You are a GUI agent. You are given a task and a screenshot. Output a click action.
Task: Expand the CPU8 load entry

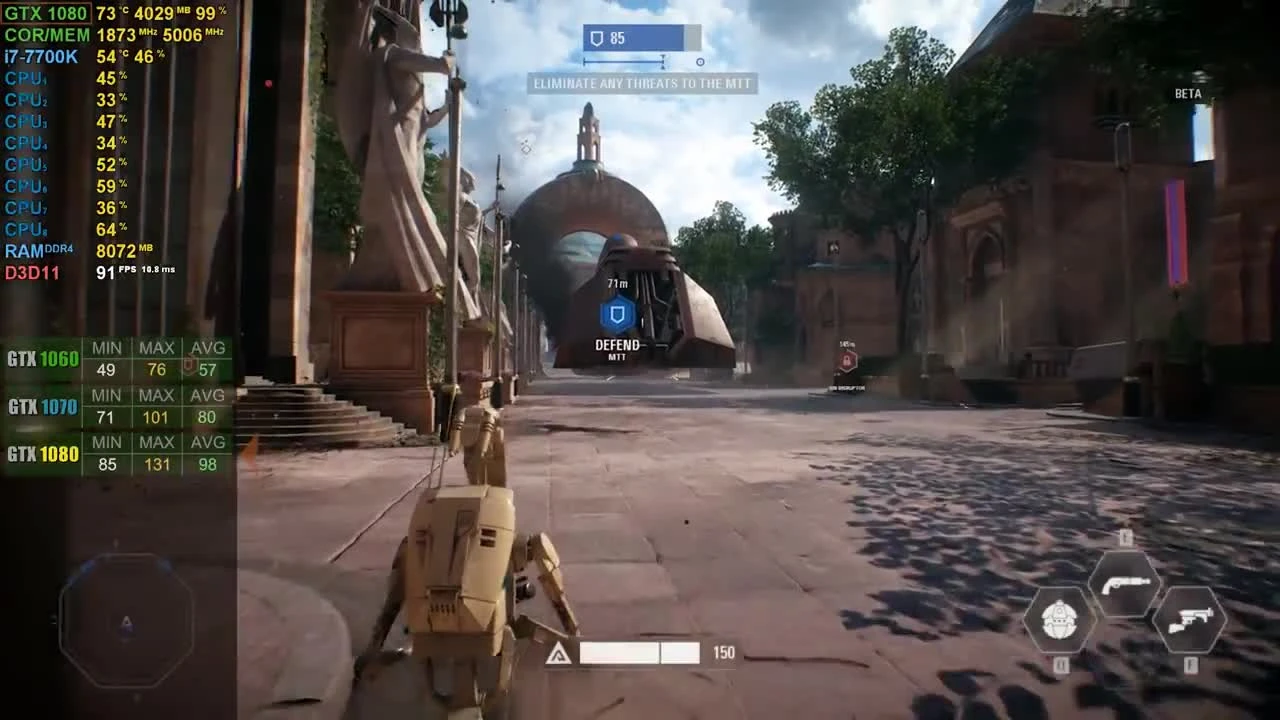[23, 228]
